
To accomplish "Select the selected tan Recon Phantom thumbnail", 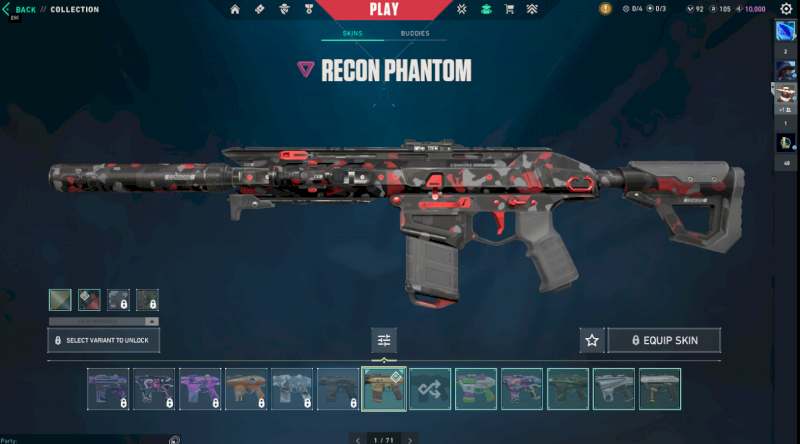I will (x=384, y=389).
